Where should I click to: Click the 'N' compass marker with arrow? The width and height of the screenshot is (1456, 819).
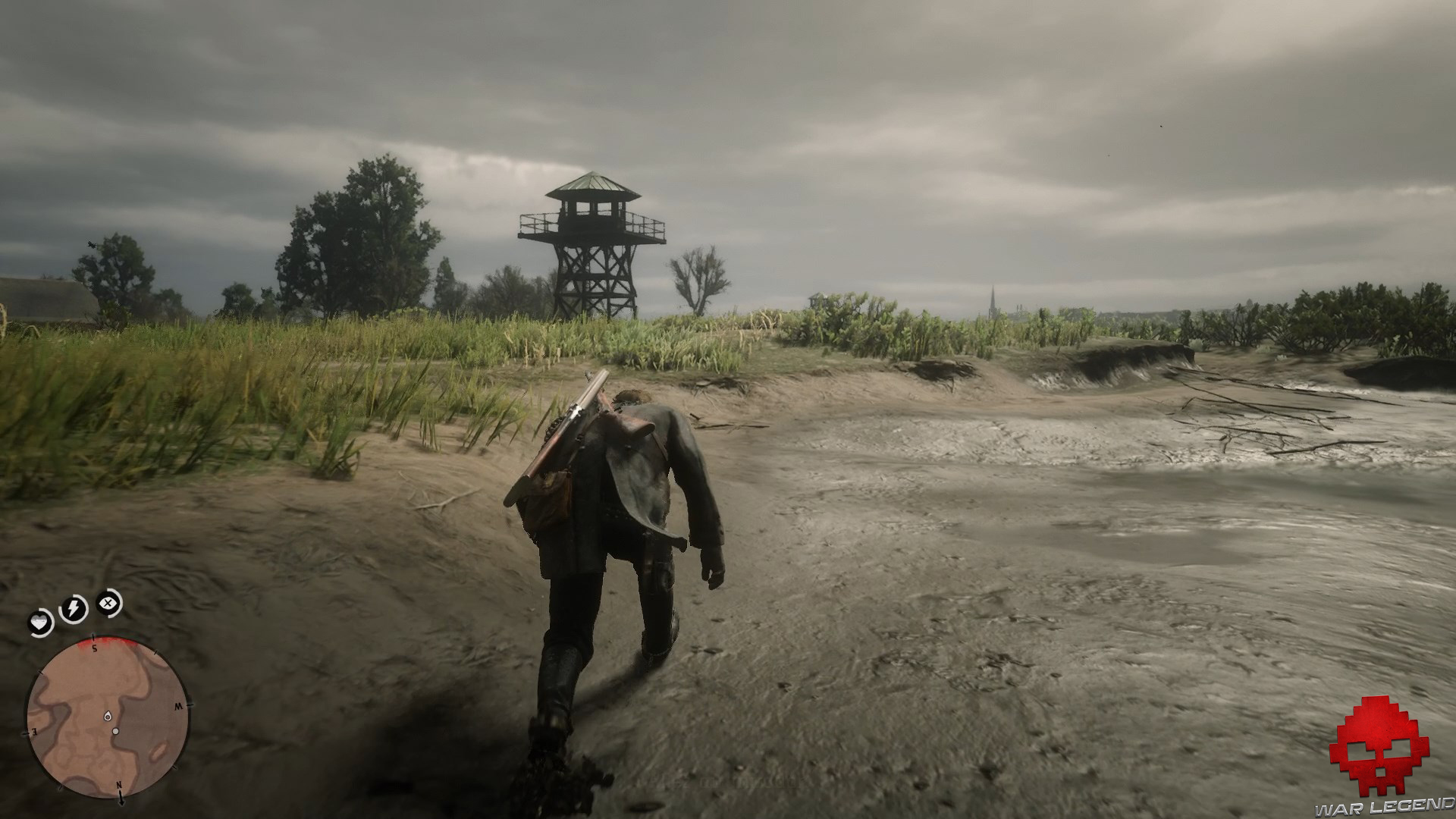click(x=119, y=784)
